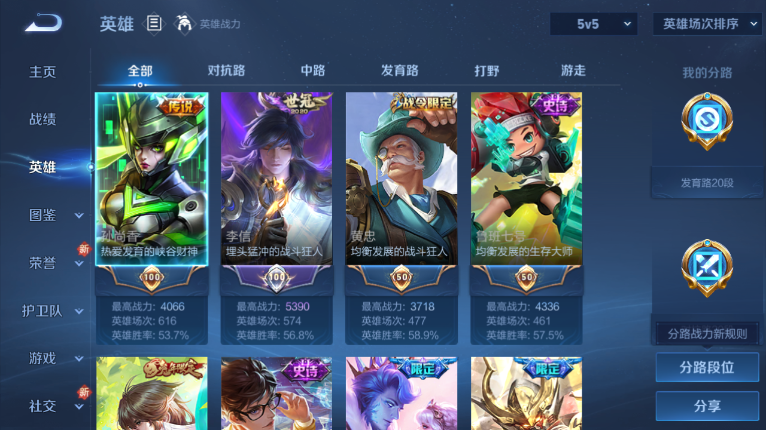Image resolution: width=766 pixels, height=430 pixels.
Task: Click the 分路段位 button
Action: coord(707,367)
